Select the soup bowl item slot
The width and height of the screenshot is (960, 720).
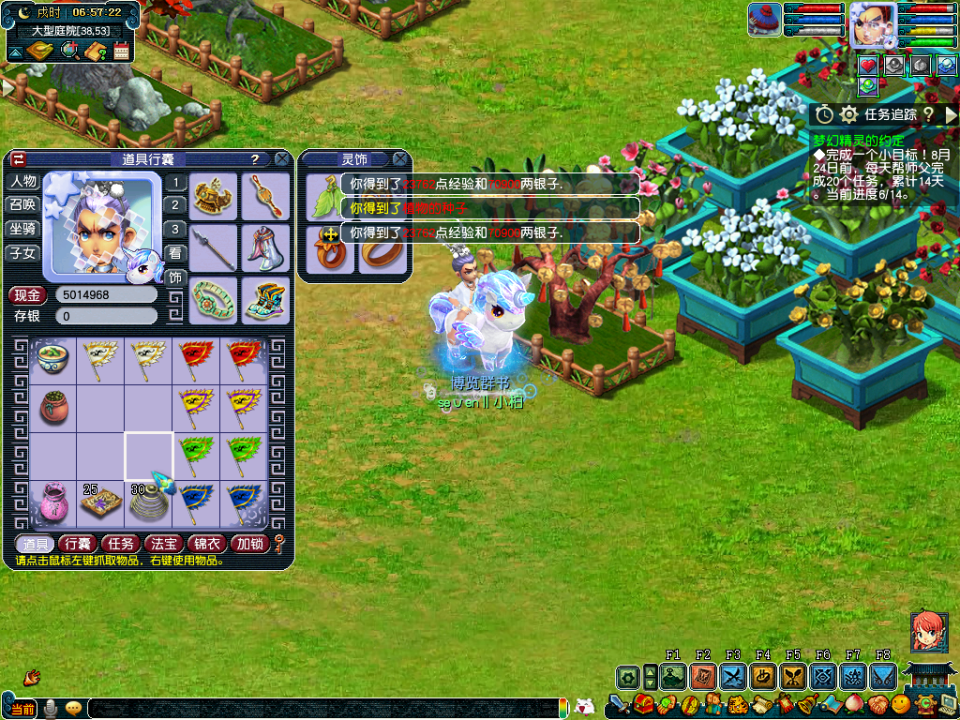coord(53,359)
